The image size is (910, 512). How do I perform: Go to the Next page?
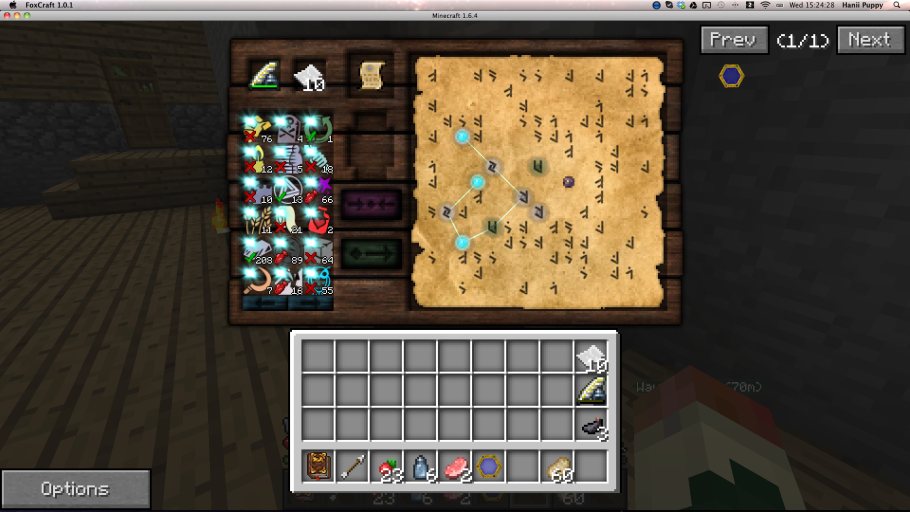[x=870, y=40]
